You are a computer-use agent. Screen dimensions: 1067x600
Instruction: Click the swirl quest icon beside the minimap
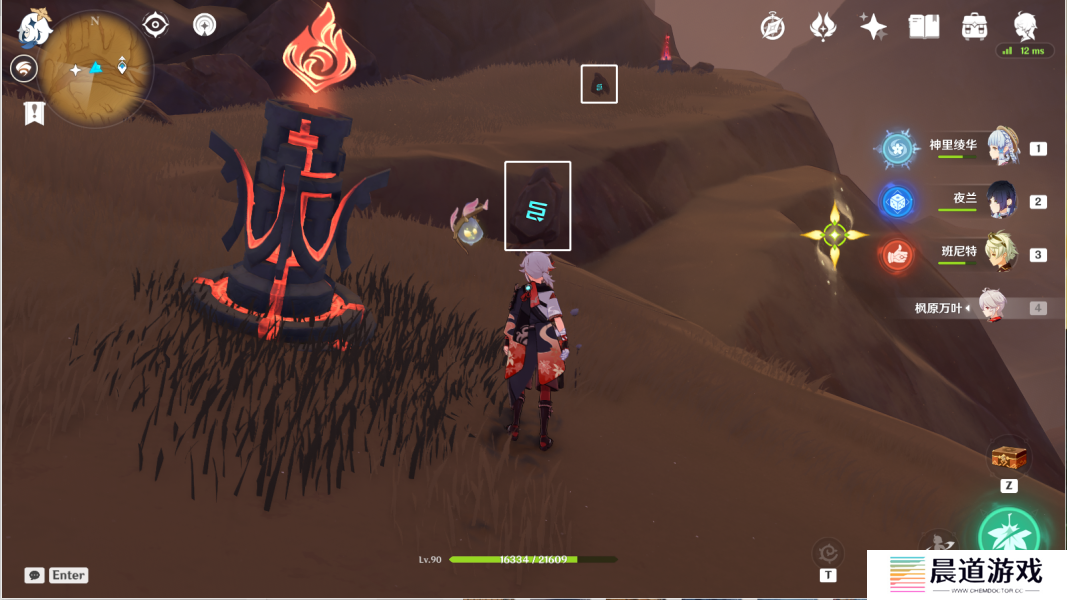pos(24,68)
